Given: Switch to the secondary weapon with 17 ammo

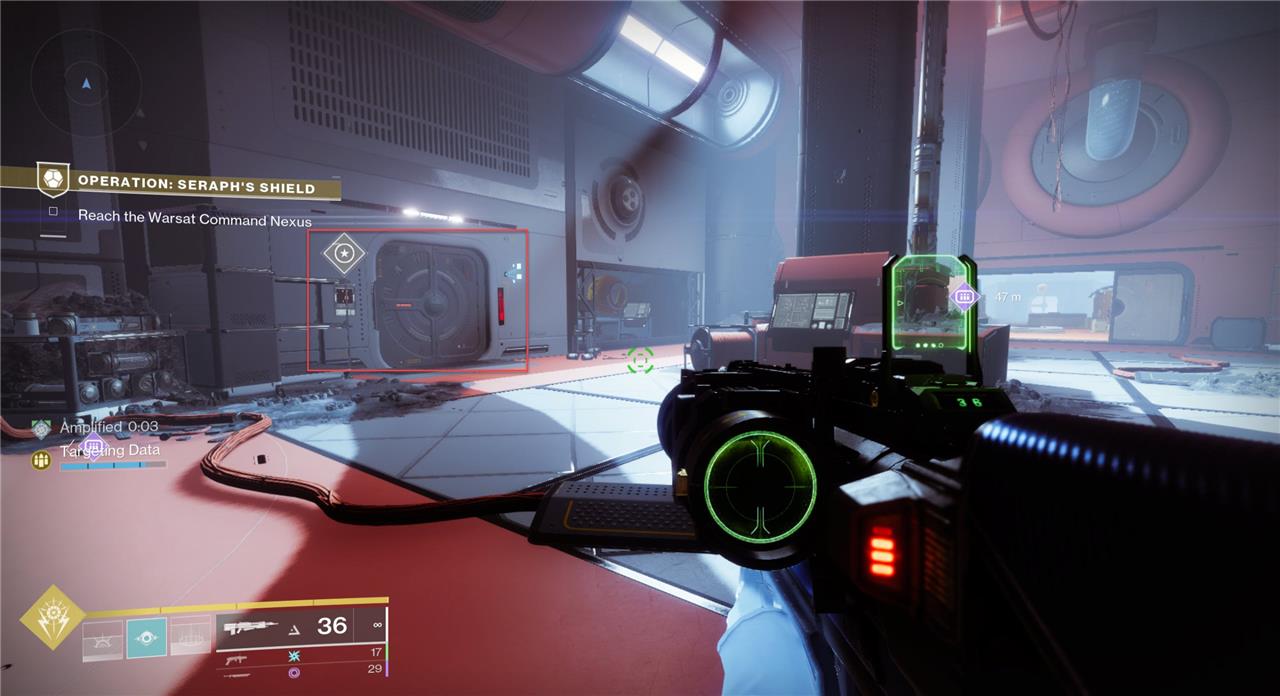Looking at the screenshot, I should tap(236, 660).
